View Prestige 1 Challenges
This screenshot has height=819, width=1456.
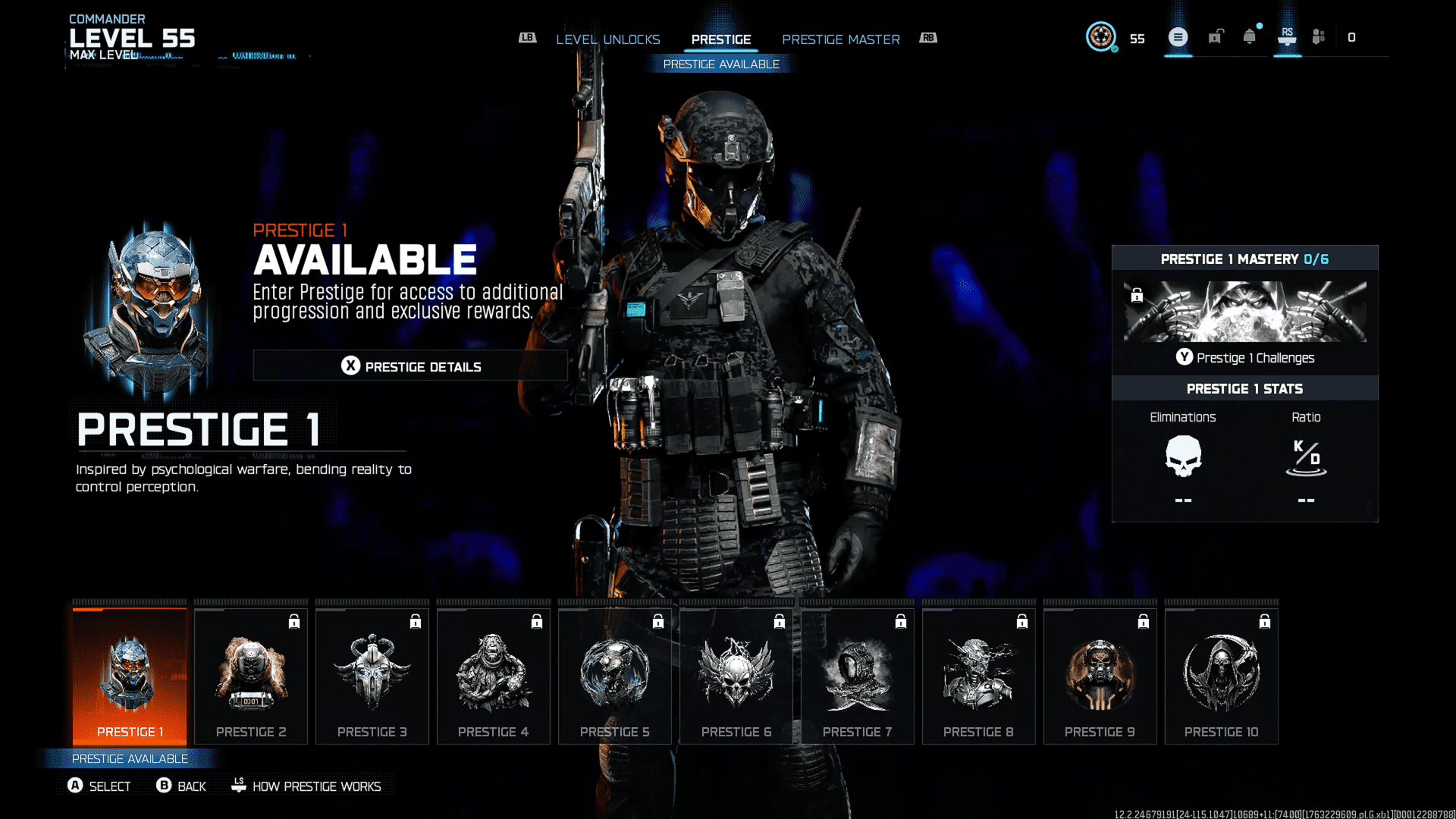pyautogui.click(x=1244, y=358)
